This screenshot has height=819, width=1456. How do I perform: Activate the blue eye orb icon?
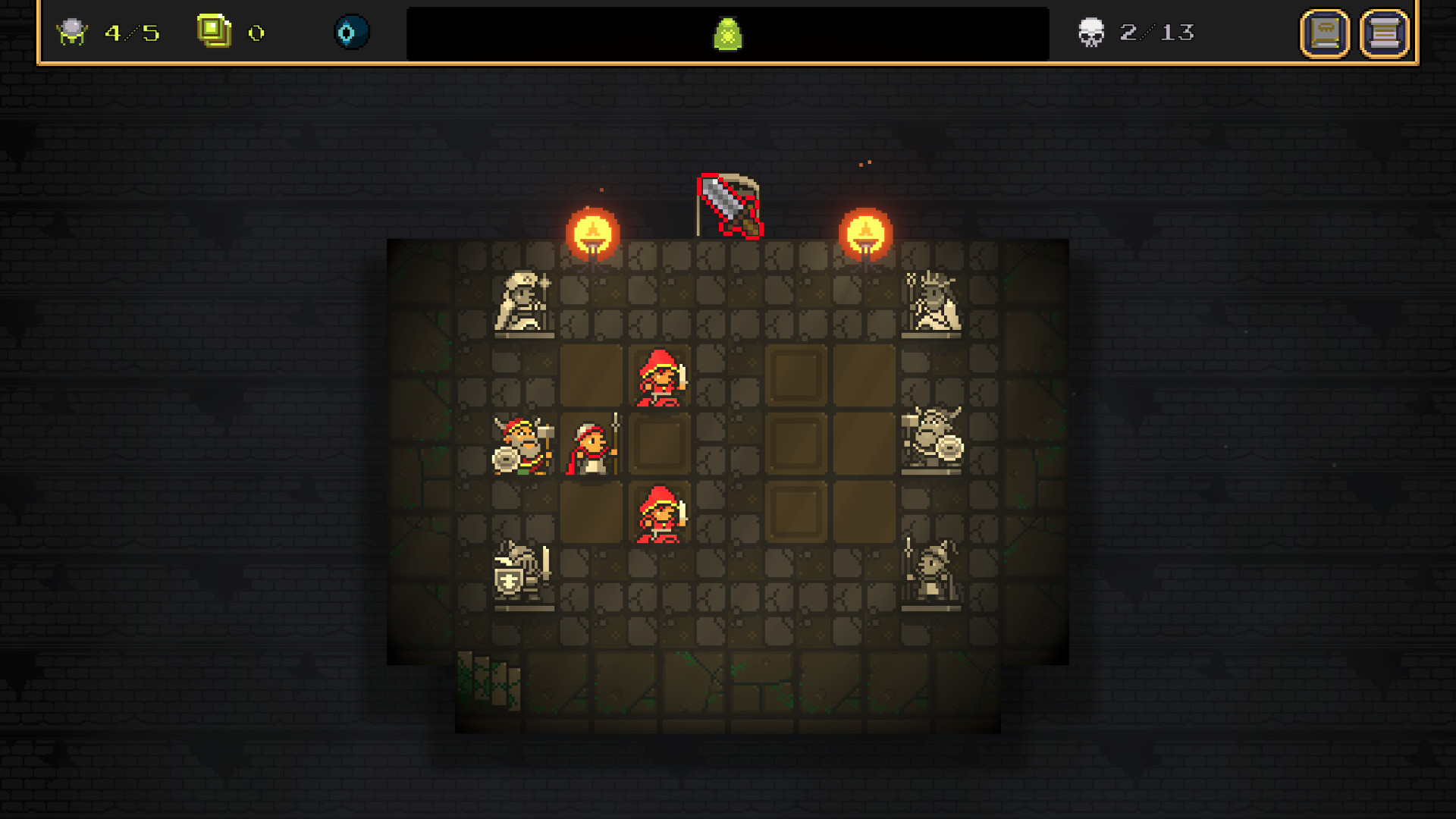351,33
